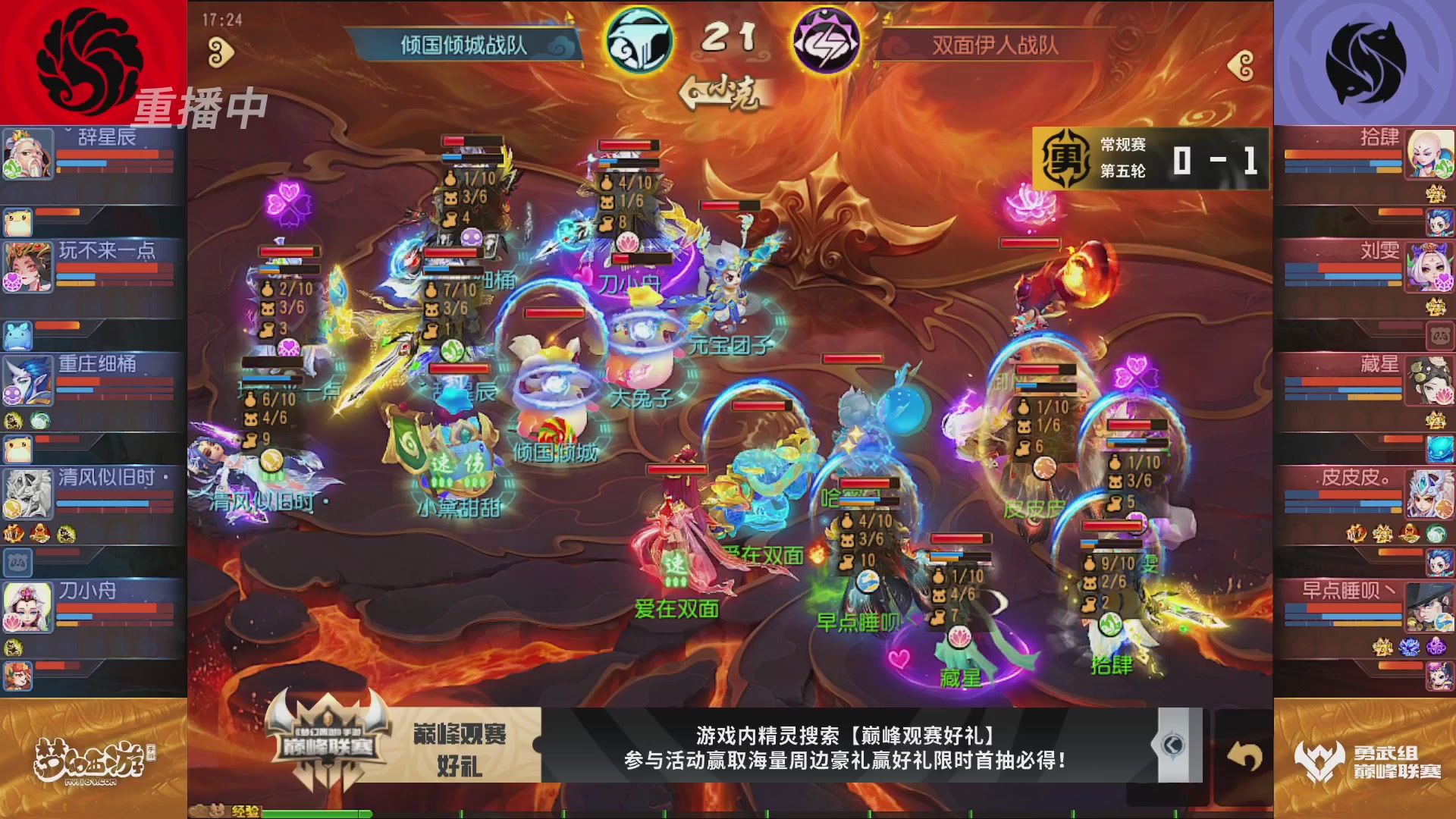Click the lightning emblem of 双面伊人战队
The width and height of the screenshot is (1456, 819).
click(x=828, y=42)
